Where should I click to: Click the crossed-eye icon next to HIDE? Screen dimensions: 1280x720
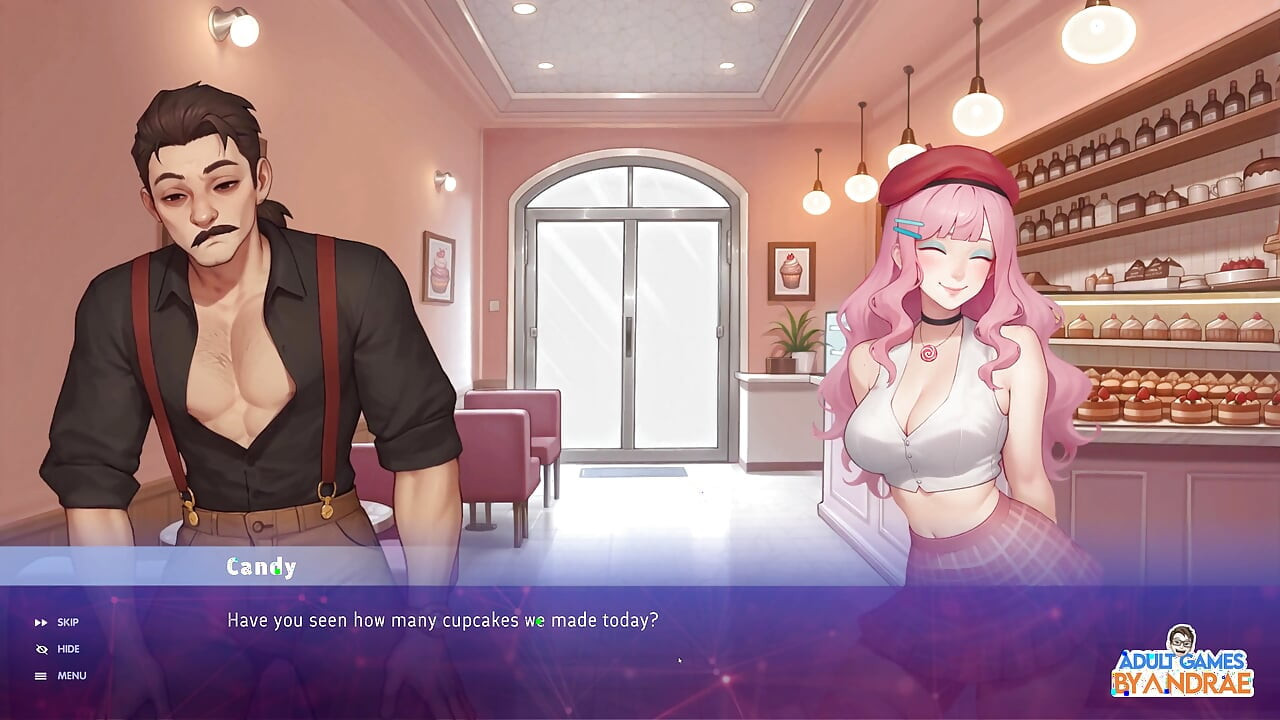pos(40,648)
